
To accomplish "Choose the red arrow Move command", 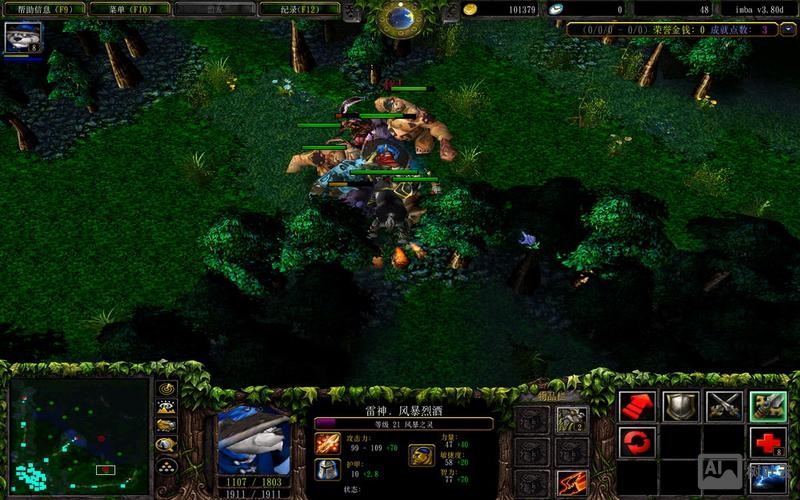I will tap(637, 406).
